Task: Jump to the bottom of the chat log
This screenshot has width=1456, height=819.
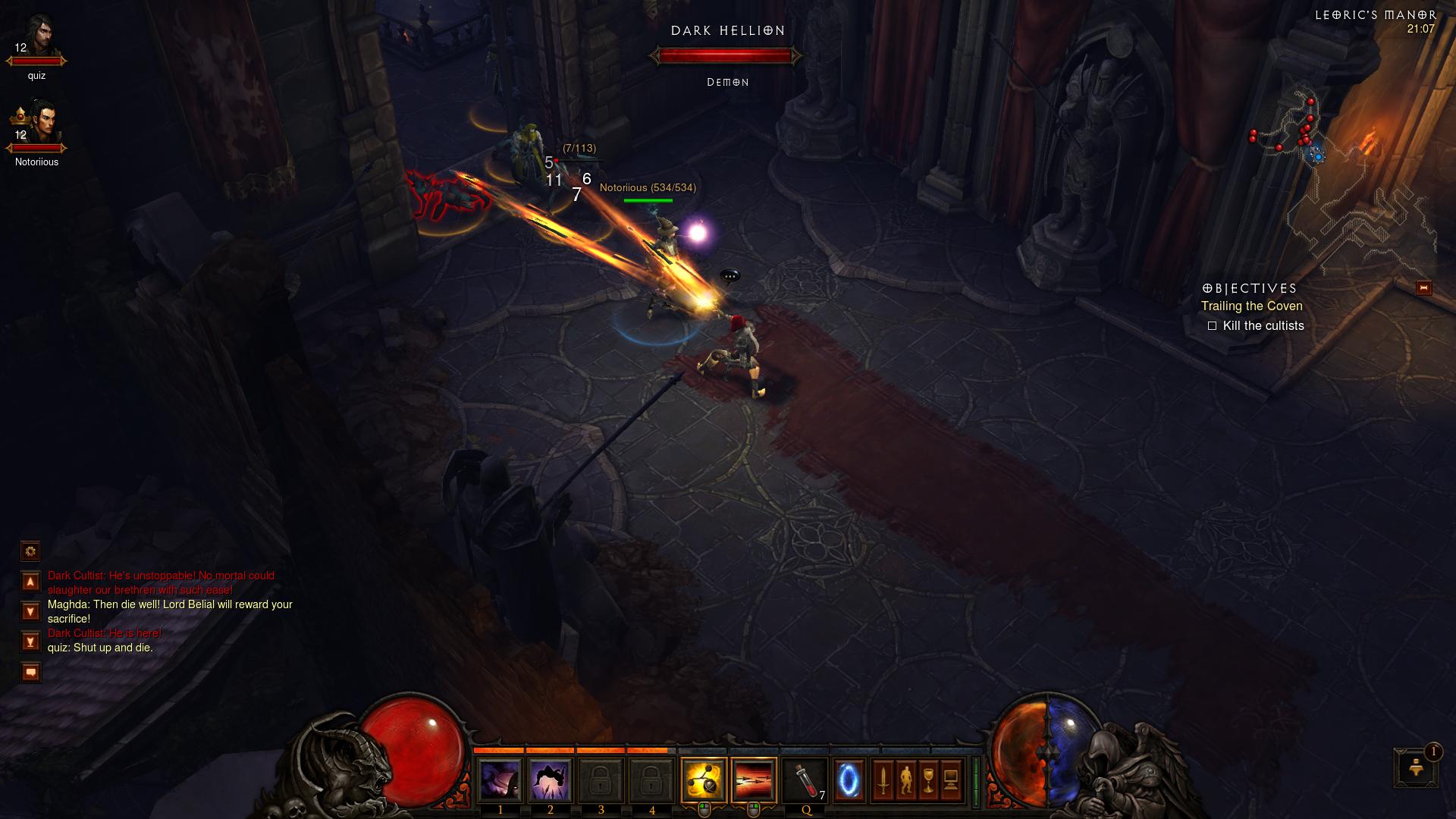Action: tap(30, 642)
